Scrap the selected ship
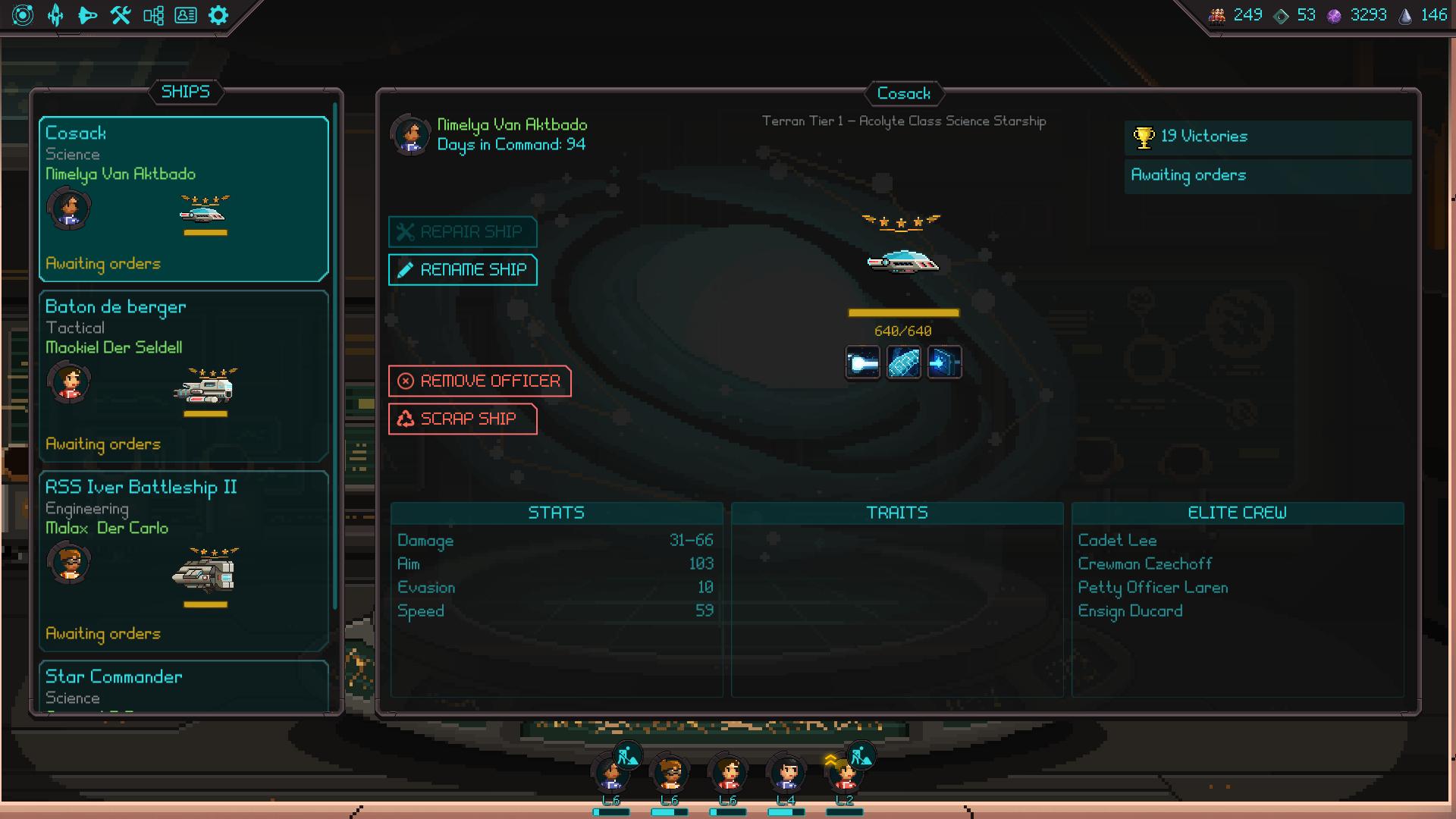The width and height of the screenshot is (1456, 819). (x=463, y=419)
